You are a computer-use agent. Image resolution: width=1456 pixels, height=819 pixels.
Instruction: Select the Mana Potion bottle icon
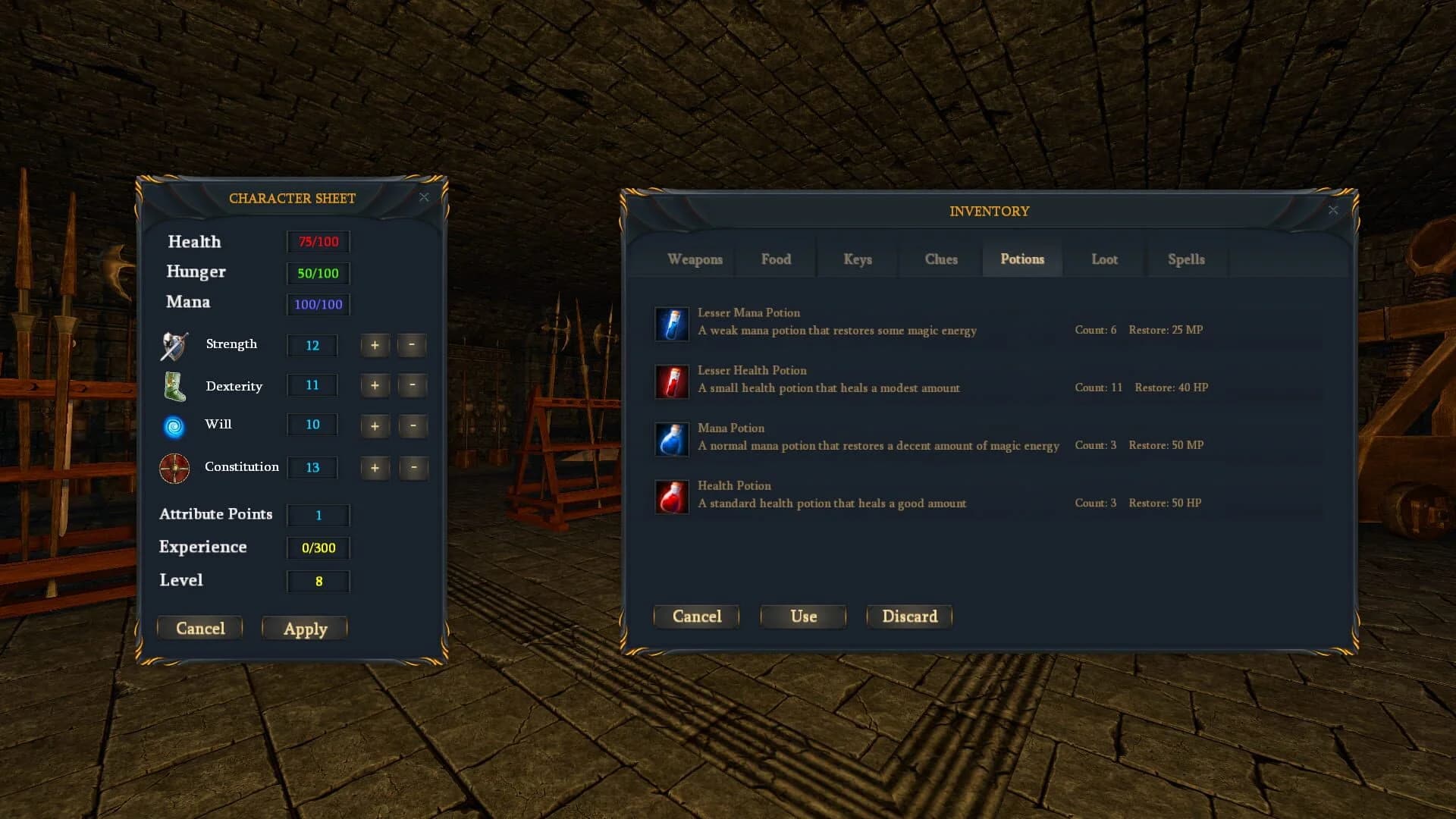coord(672,439)
